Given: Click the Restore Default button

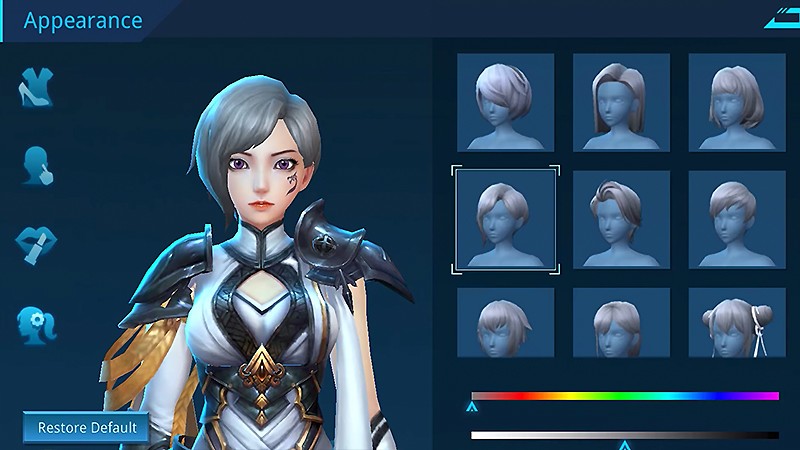Looking at the screenshot, I should (86, 428).
